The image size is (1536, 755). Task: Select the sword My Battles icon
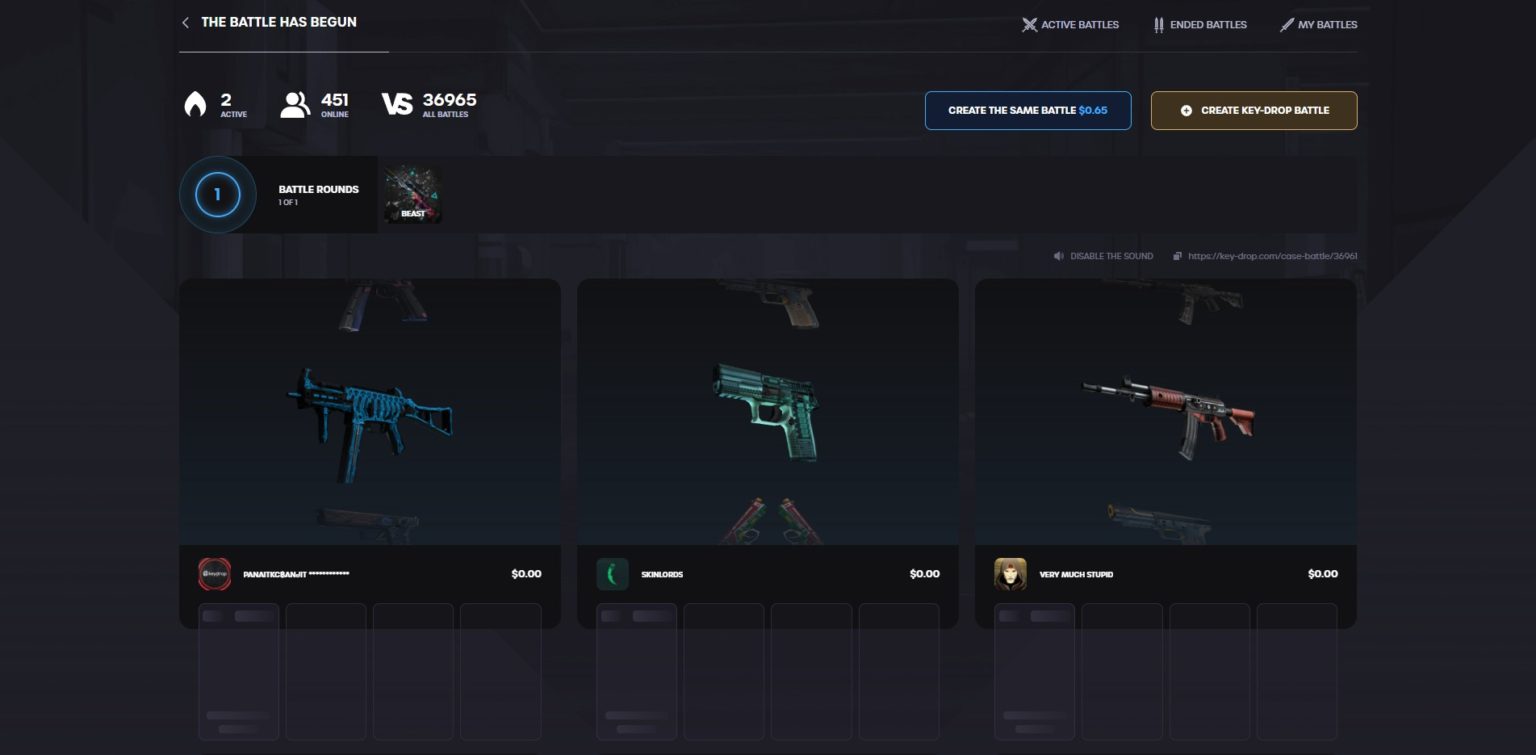(1288, 24)
